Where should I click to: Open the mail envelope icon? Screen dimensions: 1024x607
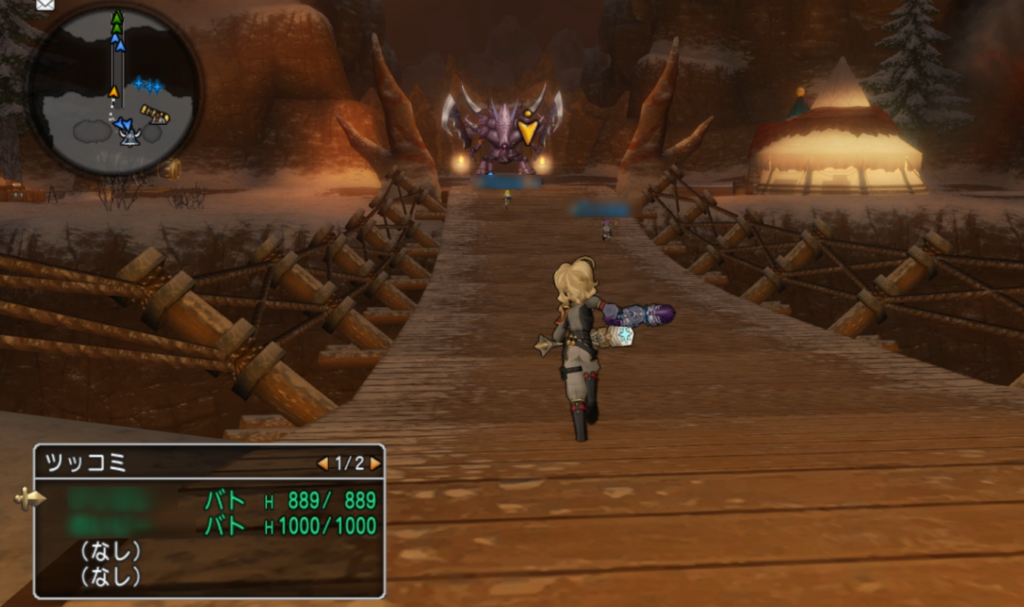(45, 4)
